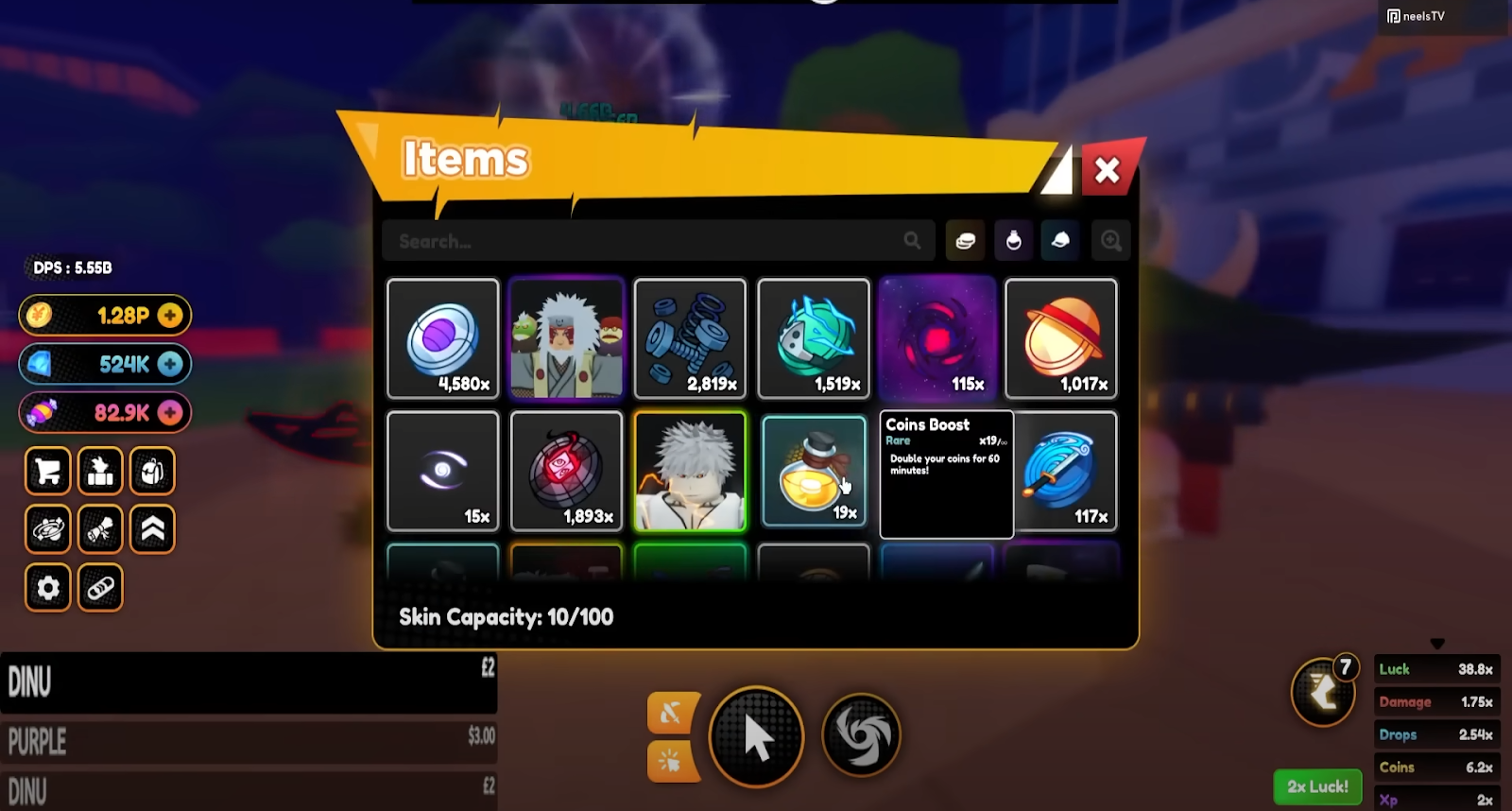Activate the 2x Luck! boost button
This screenshot has width=1512, height=811.
[x=1317, y=786]
